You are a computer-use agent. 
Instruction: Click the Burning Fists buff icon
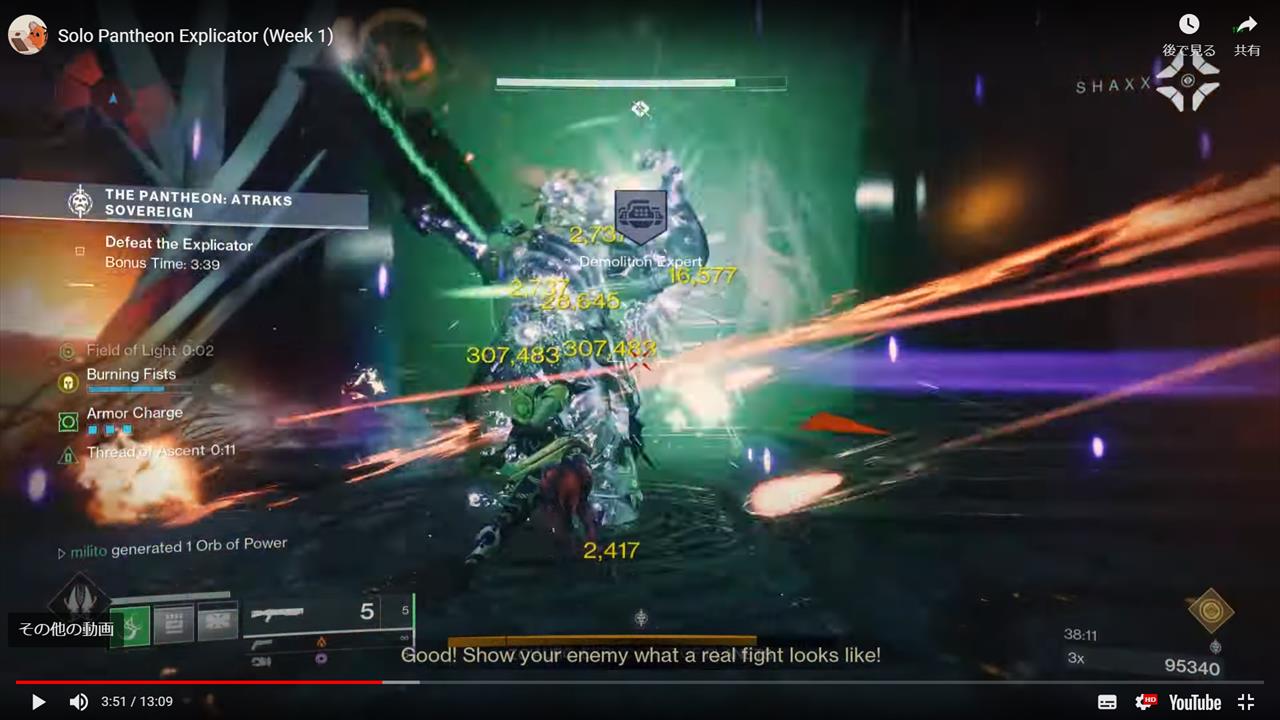[65, 382]
